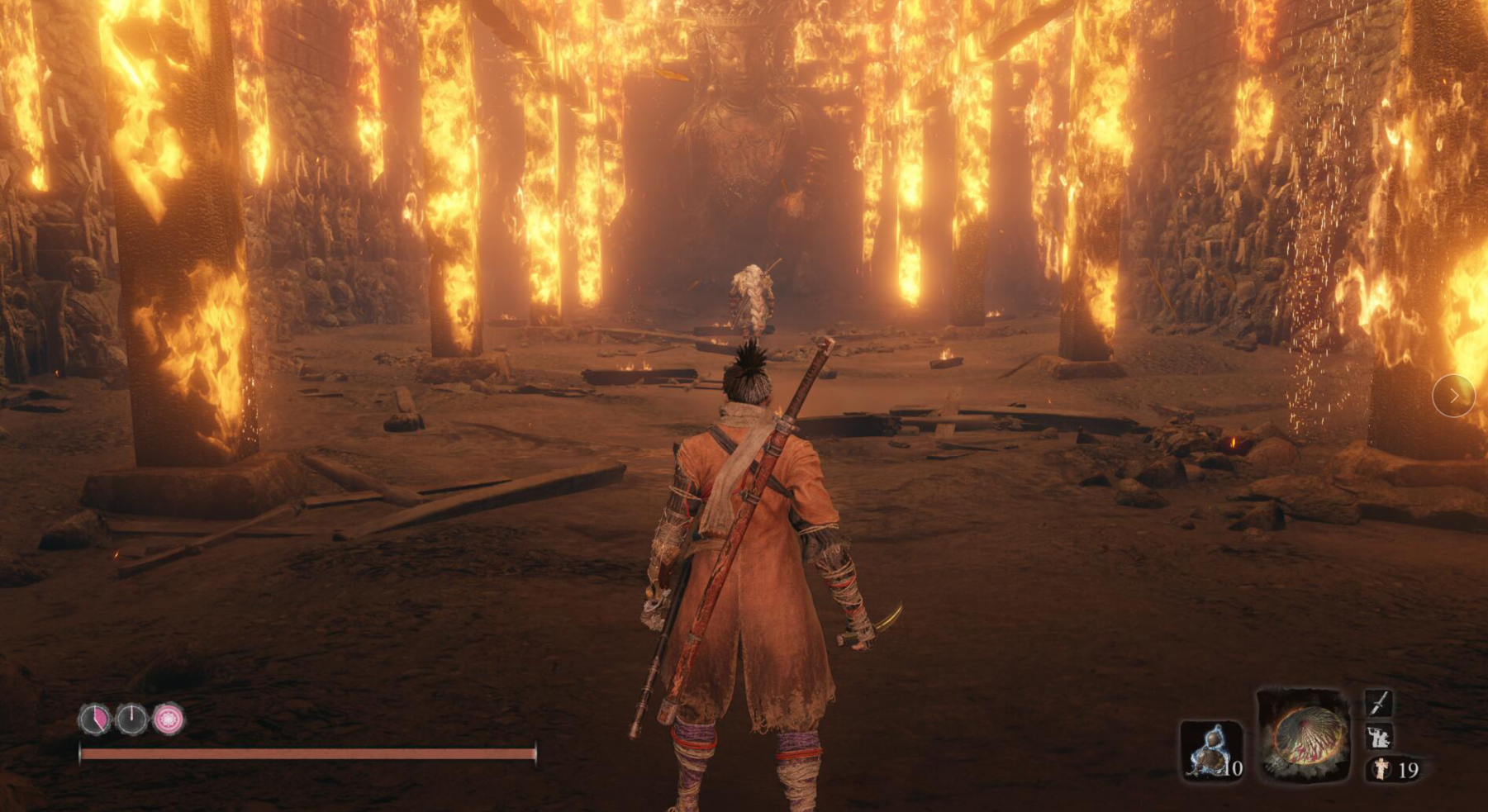Select the Healing Gourd quick item slot
The height and width of the screenshot is (812, 1488).
click(1210, 750)
